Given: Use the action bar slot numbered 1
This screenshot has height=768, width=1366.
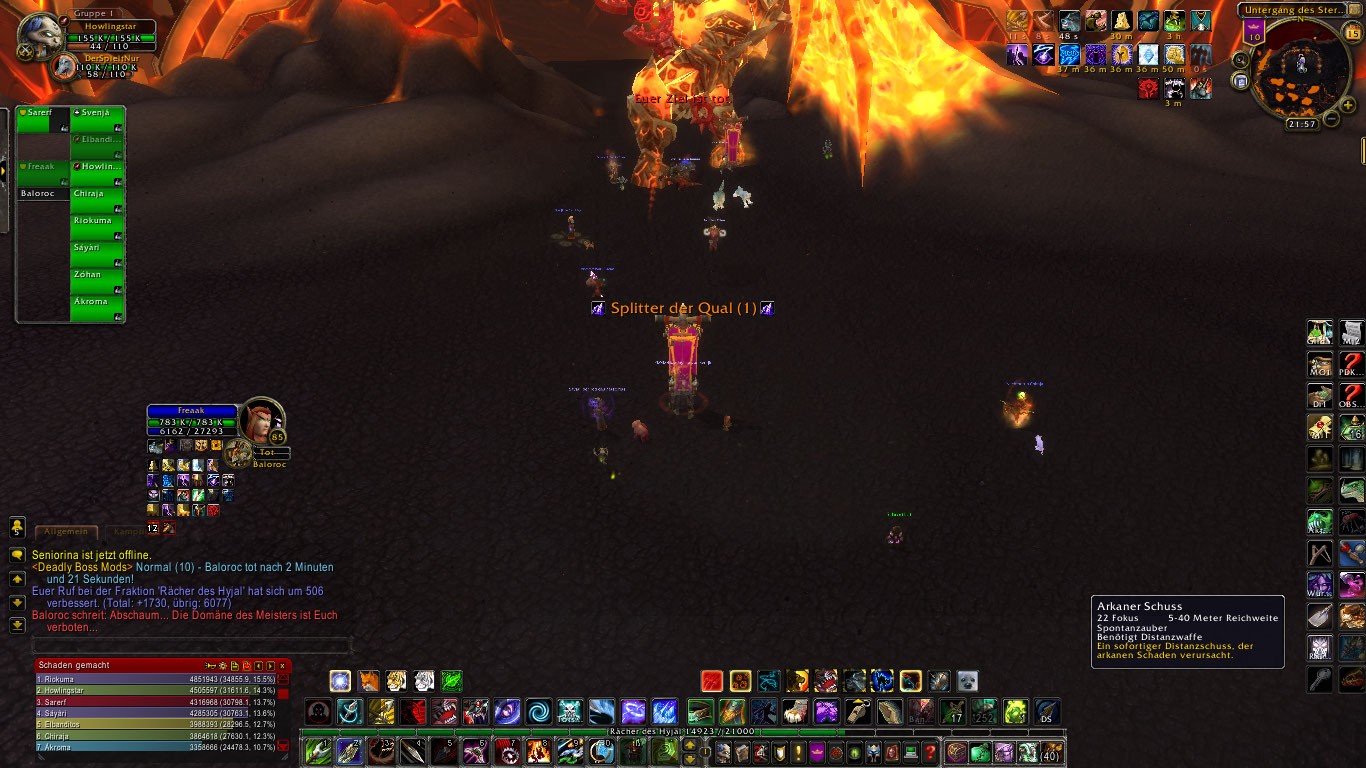Looking at the screenshot, I should [318, 751].
